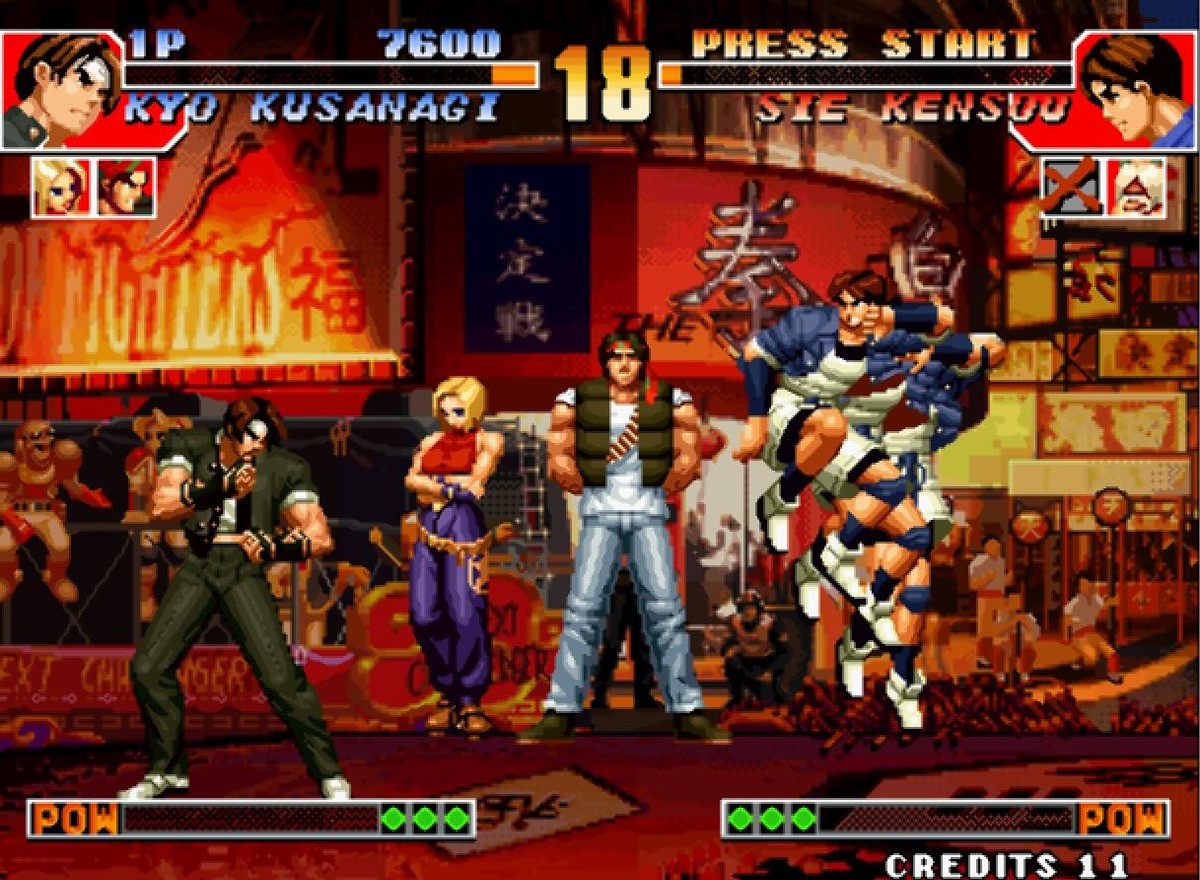
Task: Click Kyo Kusanagi's large character portrait
Action: point(60,90)
